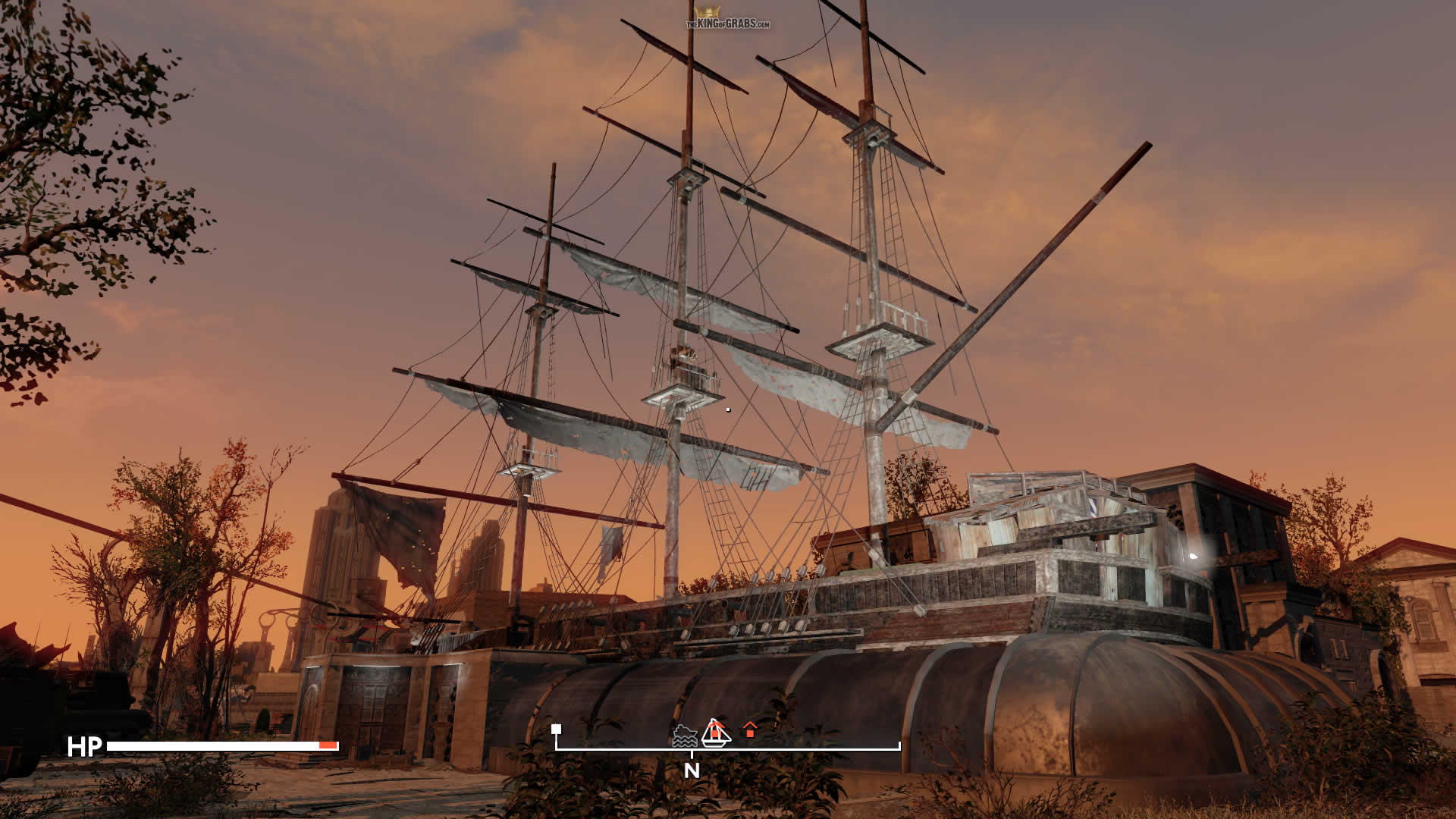Image resolution: width=1456 pixels, height=819 pixels.
Task: Click the compass North indicator
Action: coord(692,770)
